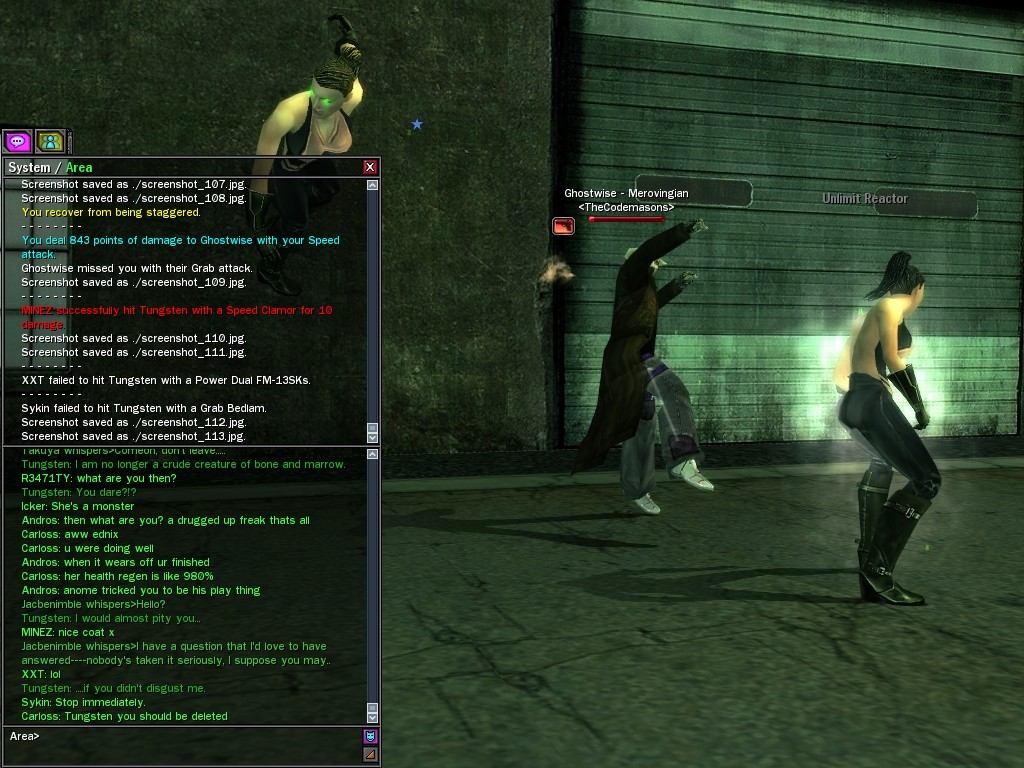Open the purple mask emote button
The width and height of the screenshot is (1024, 768).
(x=370, y=737)
